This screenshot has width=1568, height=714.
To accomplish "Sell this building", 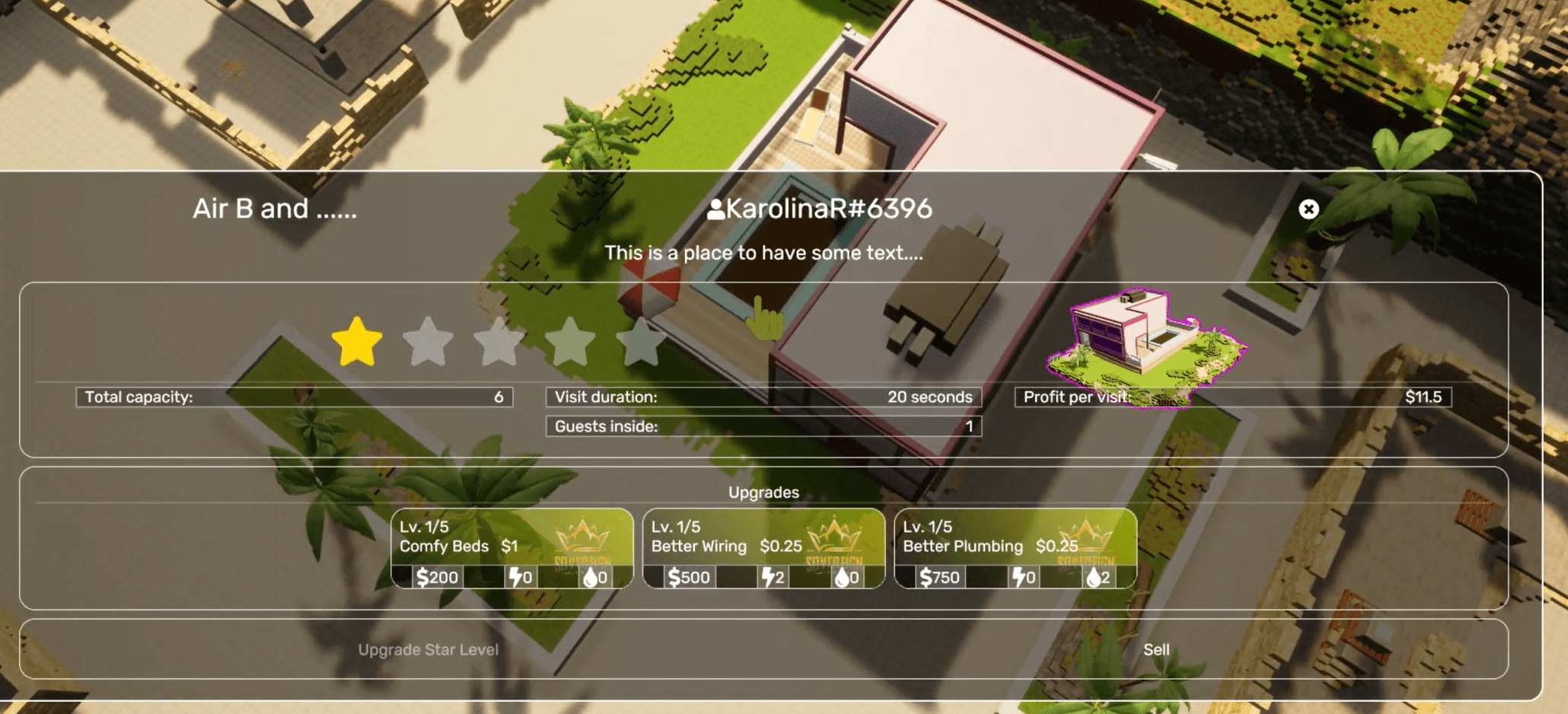I will click(1156, 649).
